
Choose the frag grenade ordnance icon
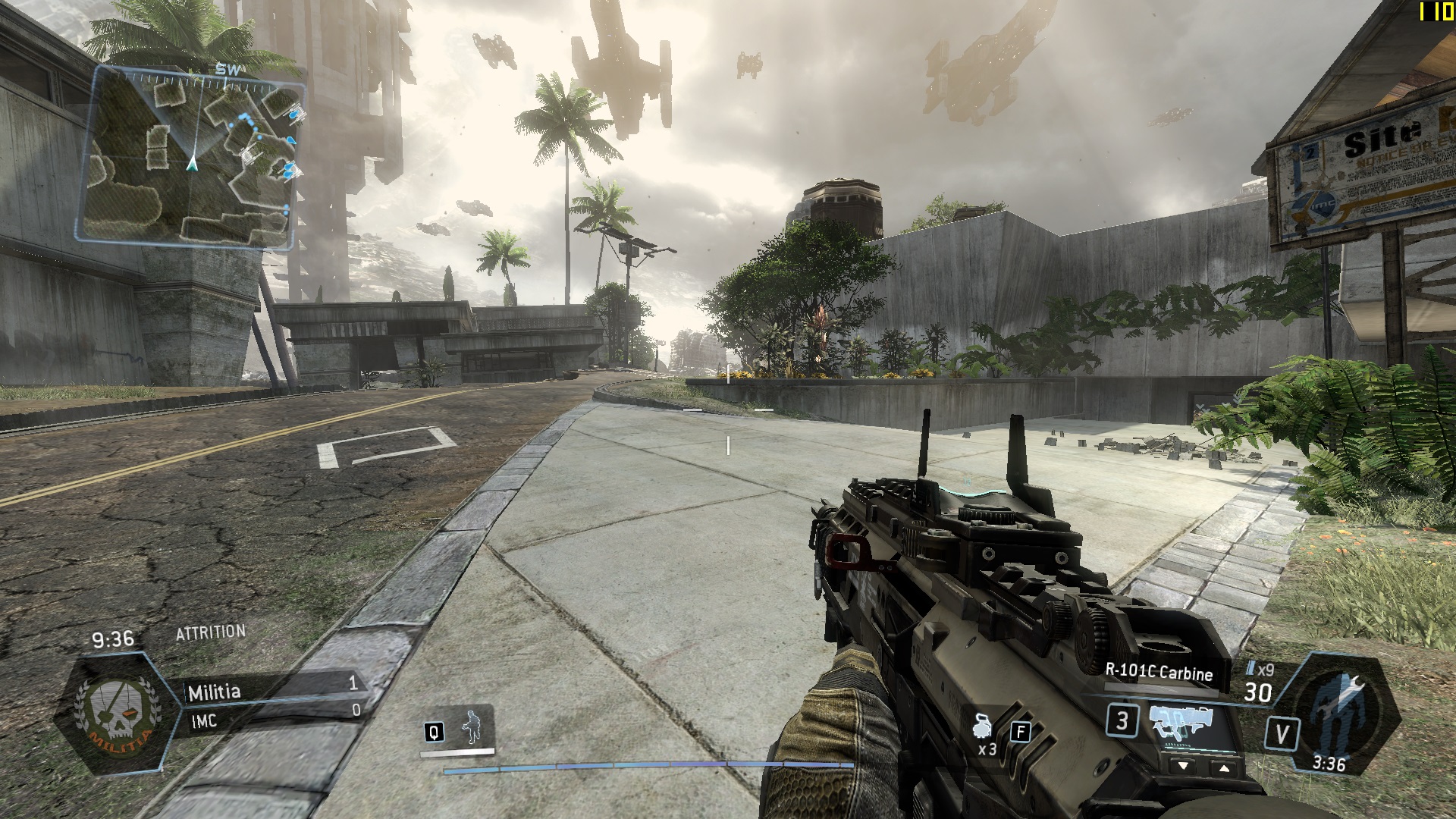pyautogui.click(x=983, y=726)
